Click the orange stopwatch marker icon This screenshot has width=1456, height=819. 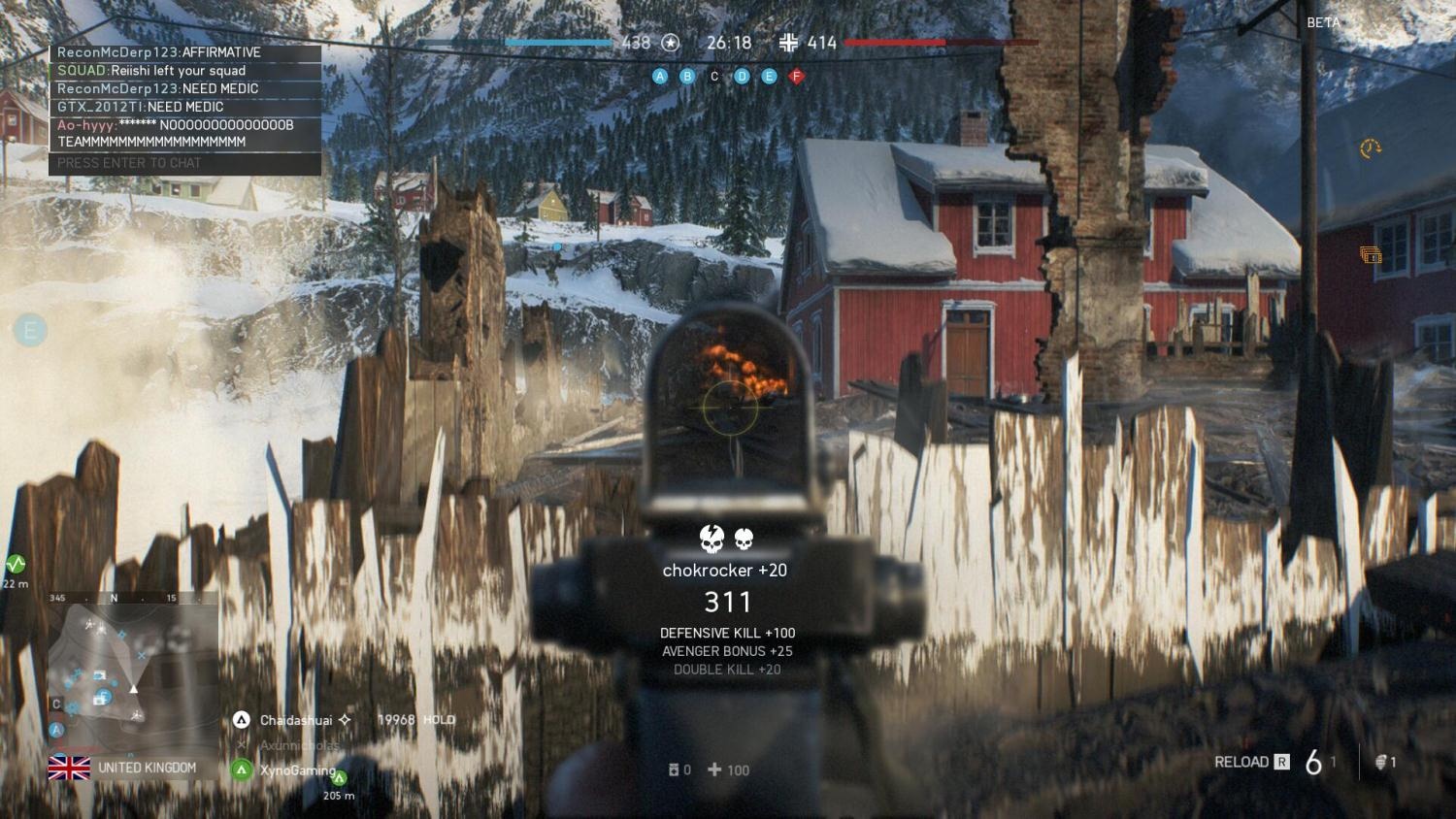coord(1370,148)
